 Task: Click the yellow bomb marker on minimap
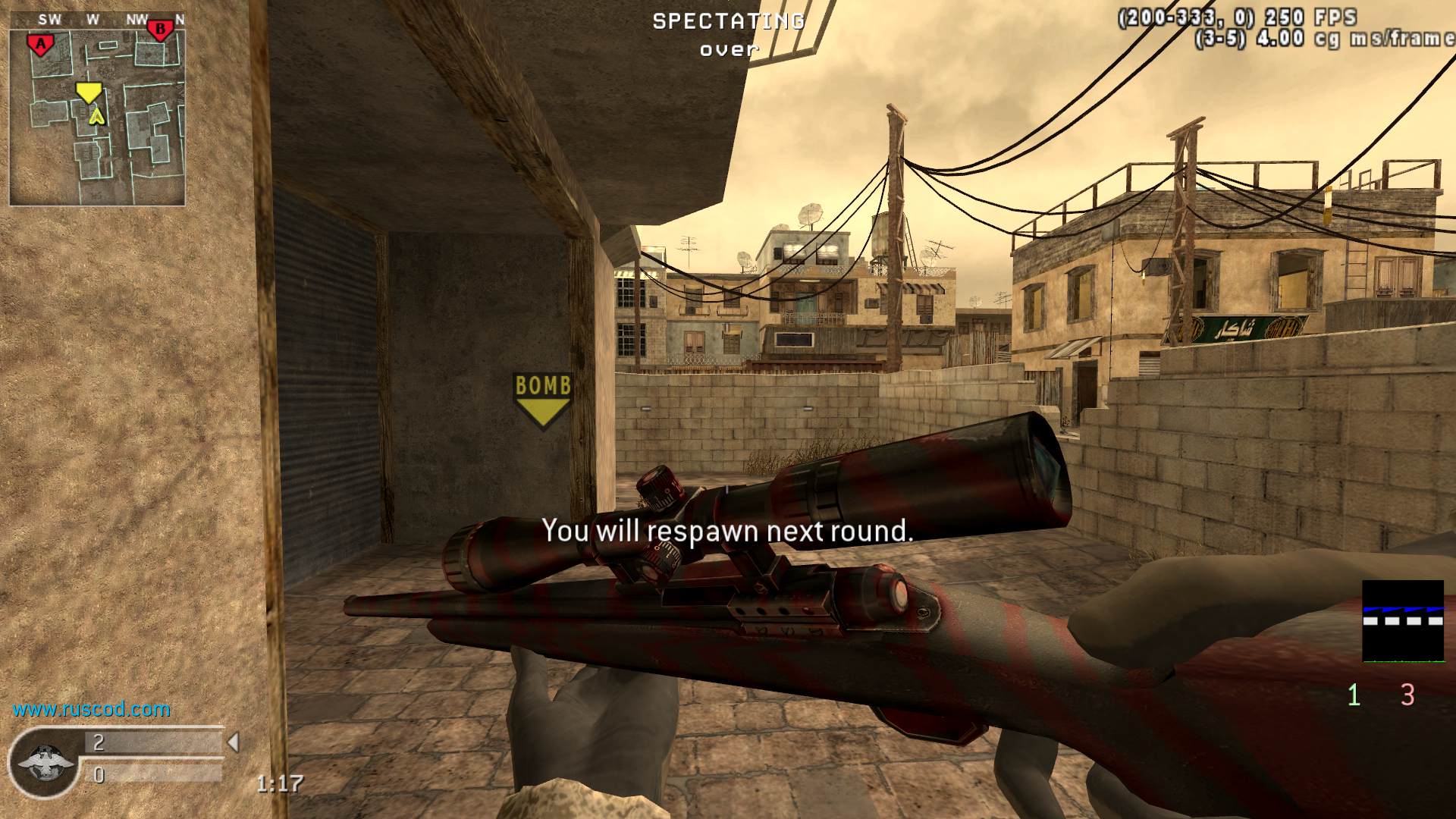(x=88, y=93)
